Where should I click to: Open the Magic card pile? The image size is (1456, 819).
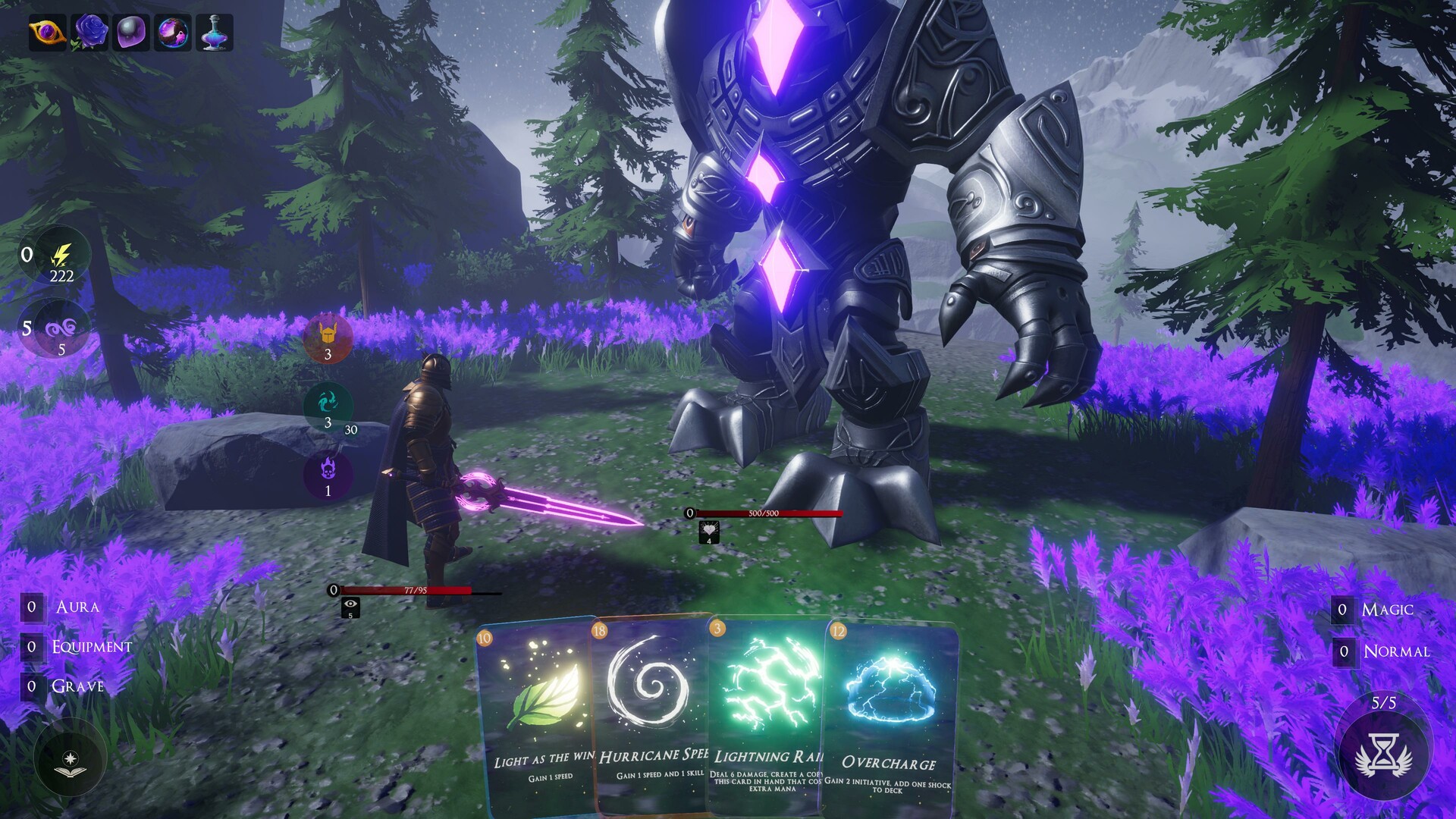(1385, 610)
